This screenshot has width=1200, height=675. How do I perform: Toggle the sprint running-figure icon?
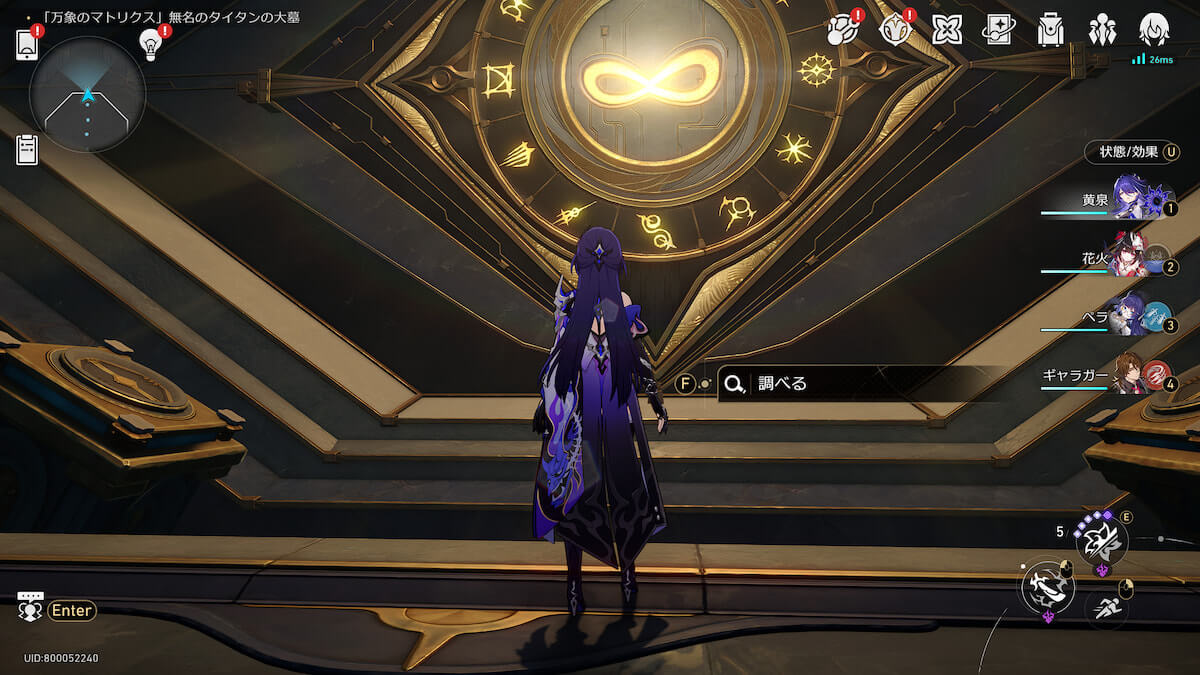click(x=1106, y=607)
